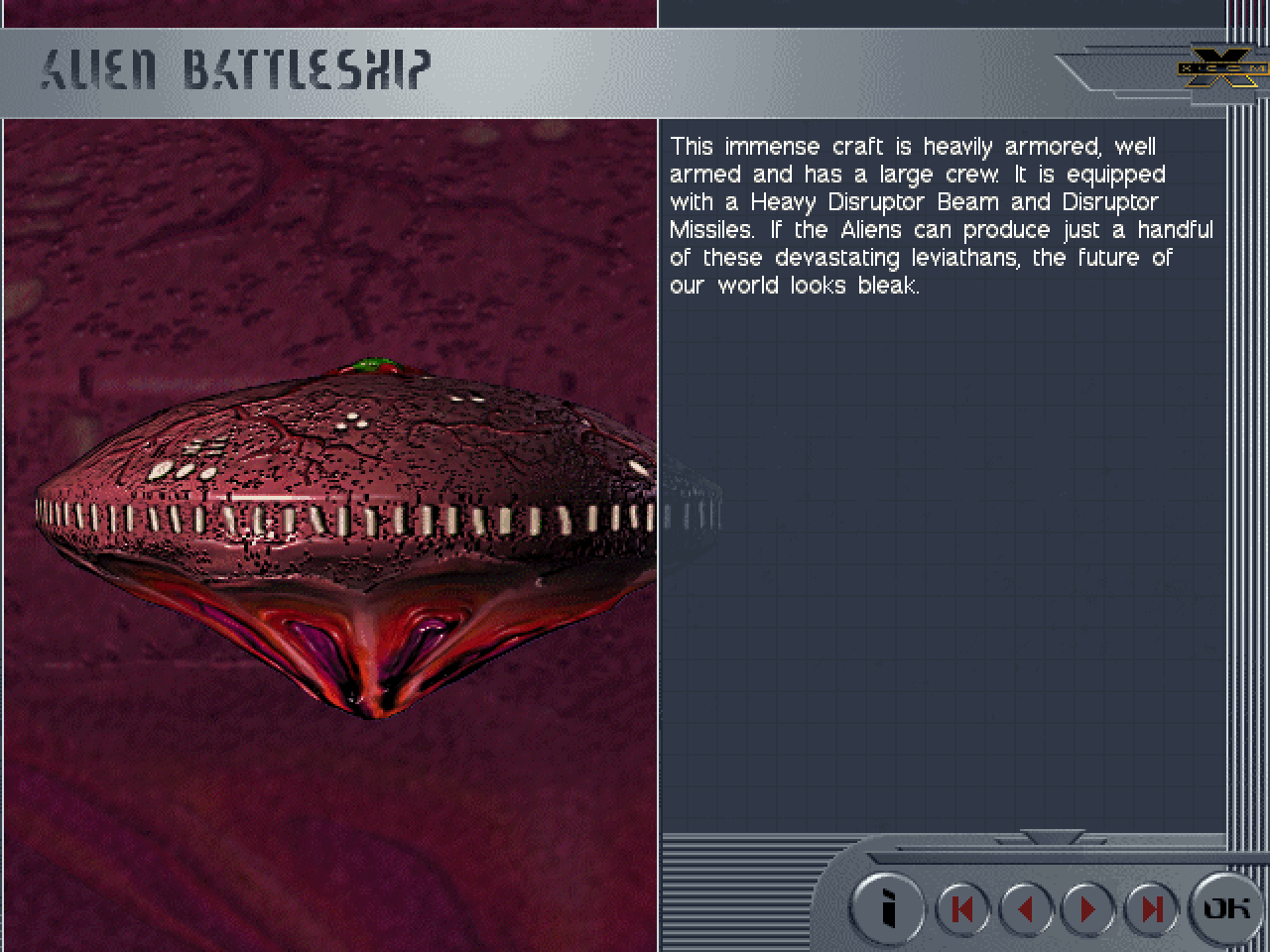Viewport: 1270px width, 952px height.
Task: Jump to the first UFOpaedia entry
Action: [961, 908]
